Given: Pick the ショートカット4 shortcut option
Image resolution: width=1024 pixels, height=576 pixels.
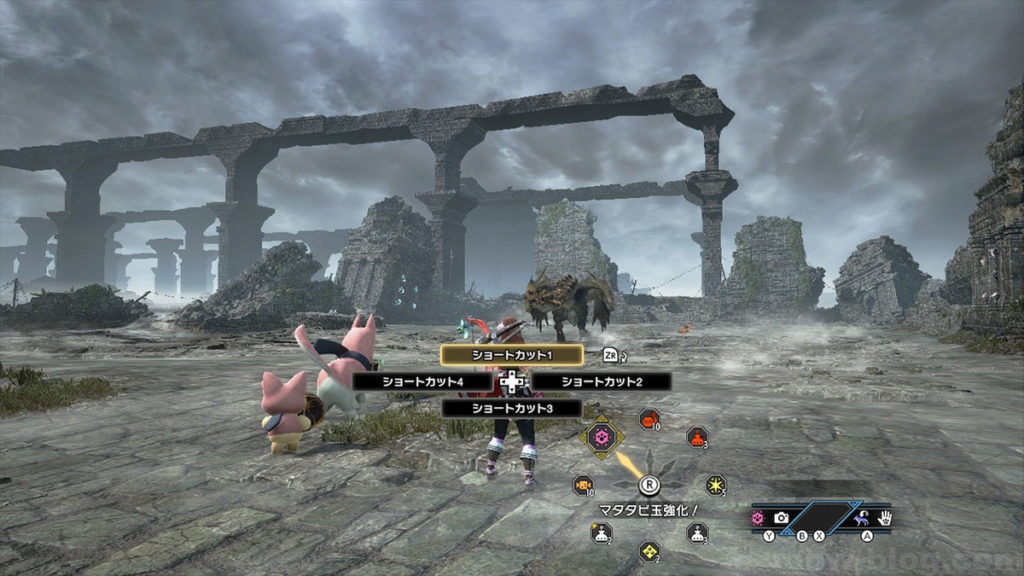Looking at the screenshot, I should [422, 381].
